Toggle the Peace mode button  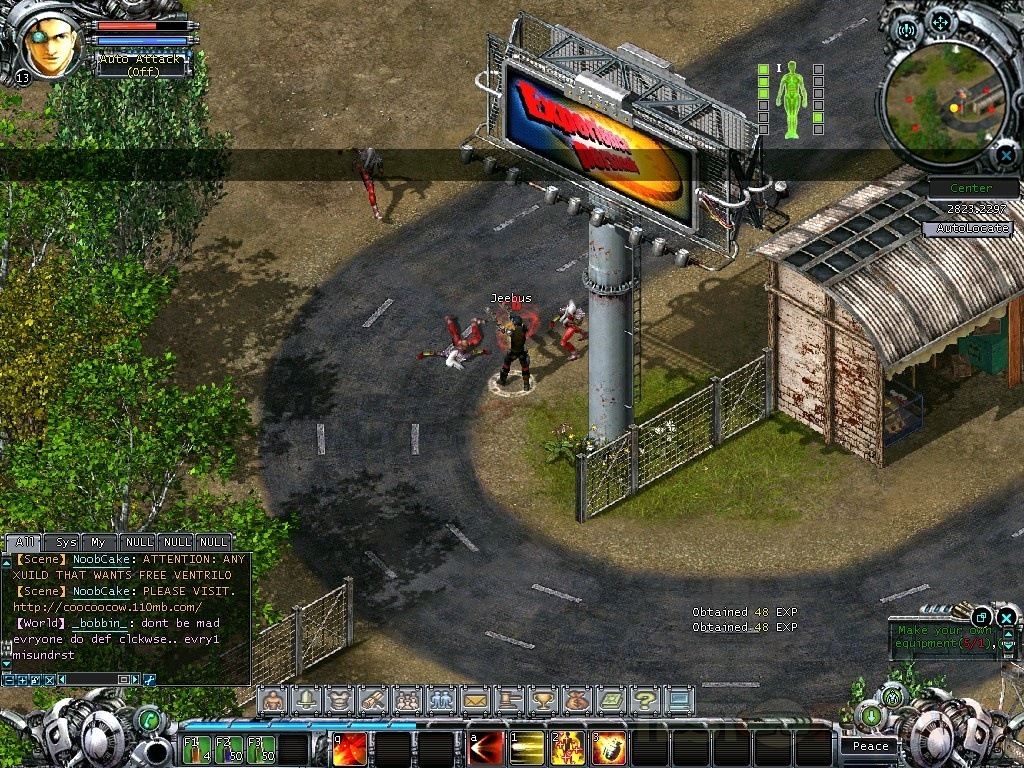870,746
